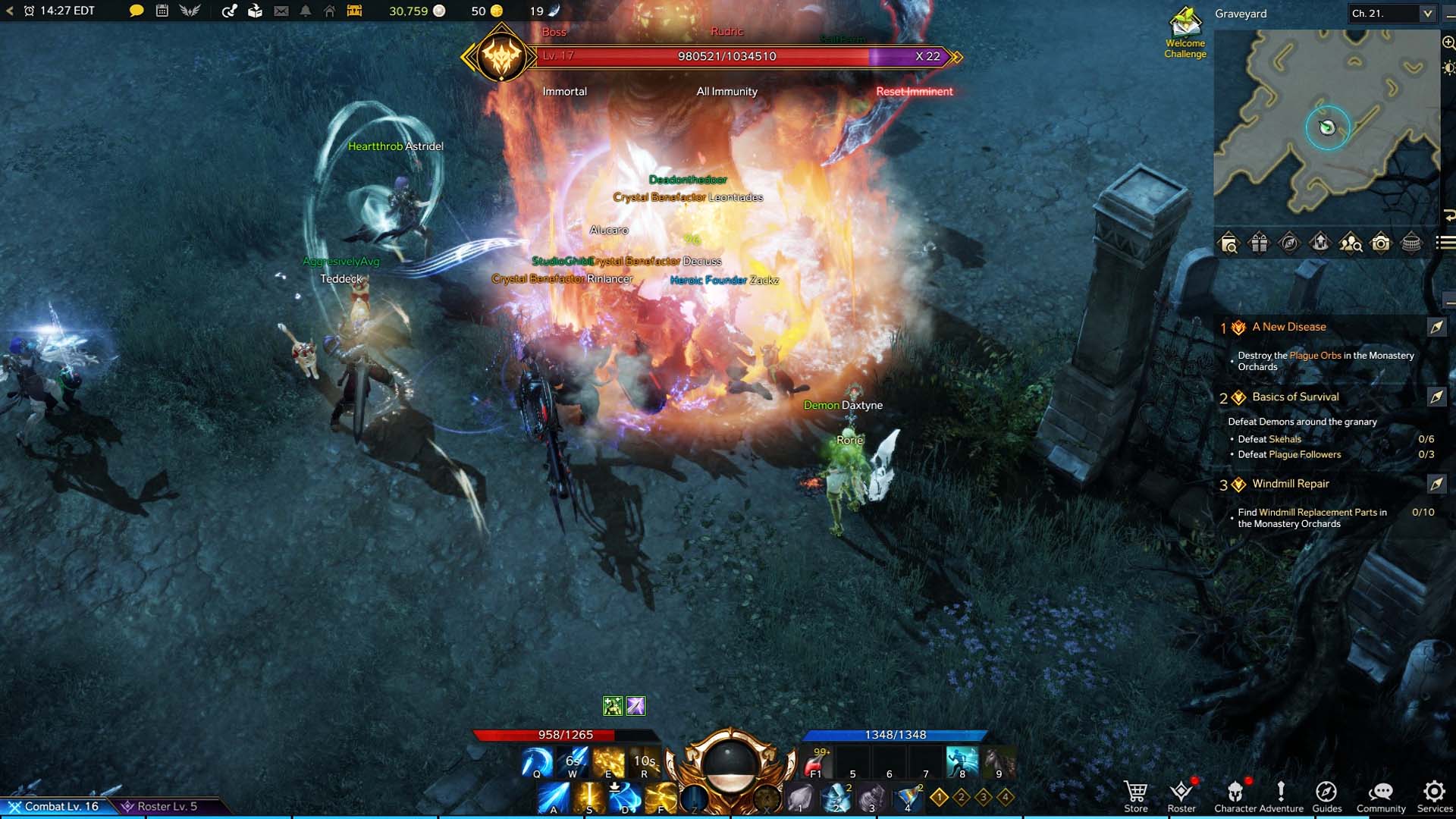Open the Guides menu at bottom right

pyautogui.click(x=1326, y=792)
